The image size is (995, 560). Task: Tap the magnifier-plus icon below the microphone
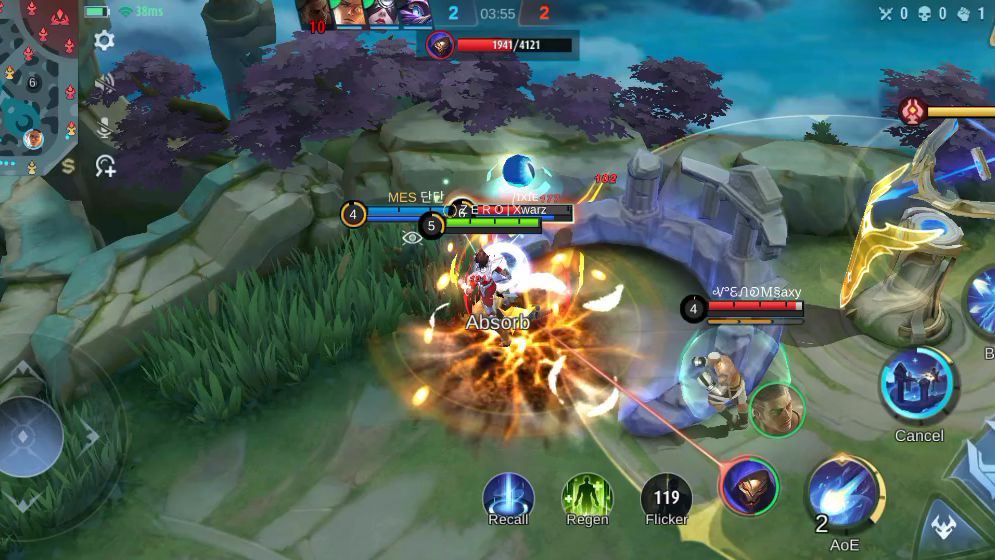tap(105, 166)
